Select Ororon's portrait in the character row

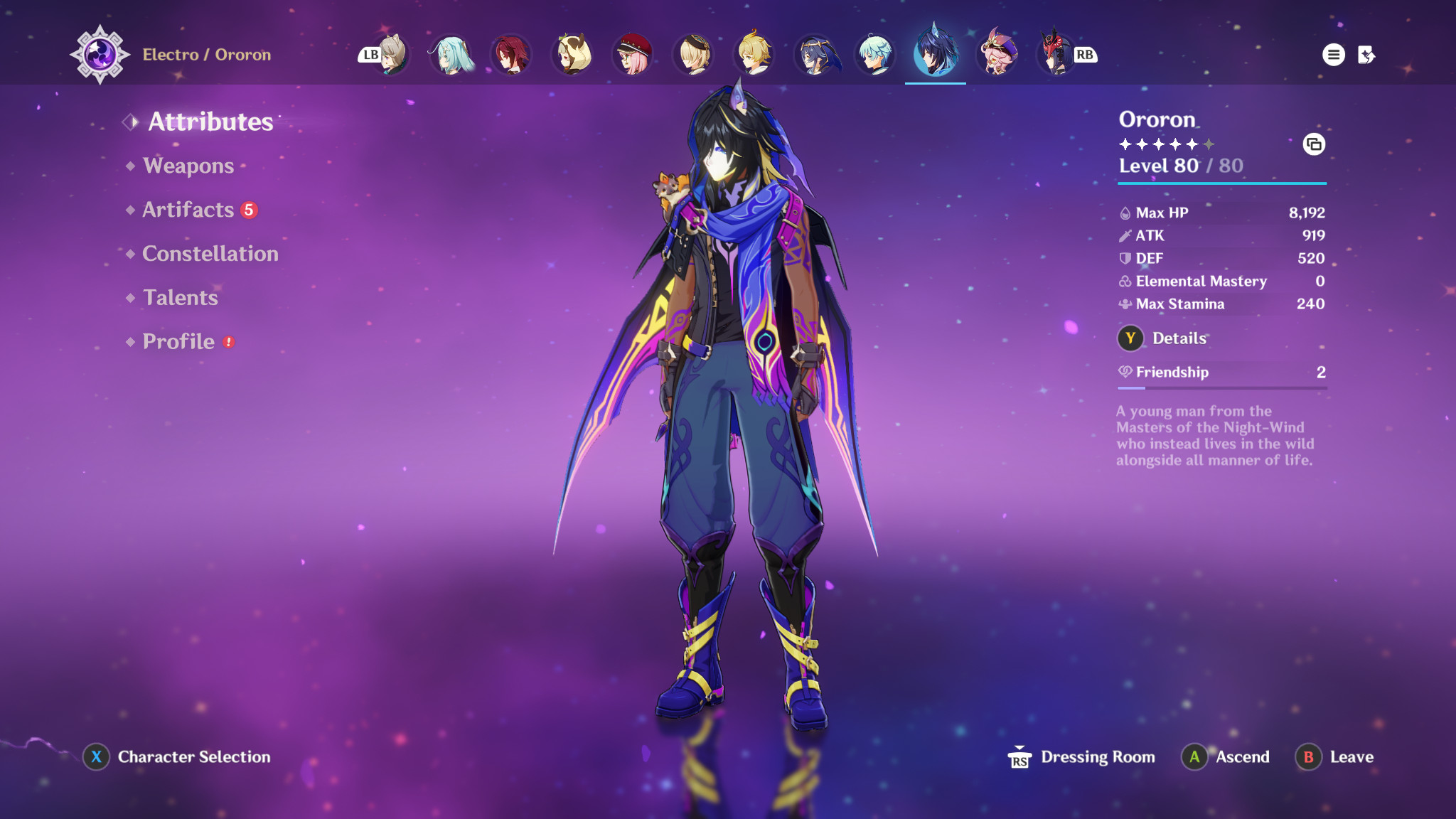click(x=935, y=53)
